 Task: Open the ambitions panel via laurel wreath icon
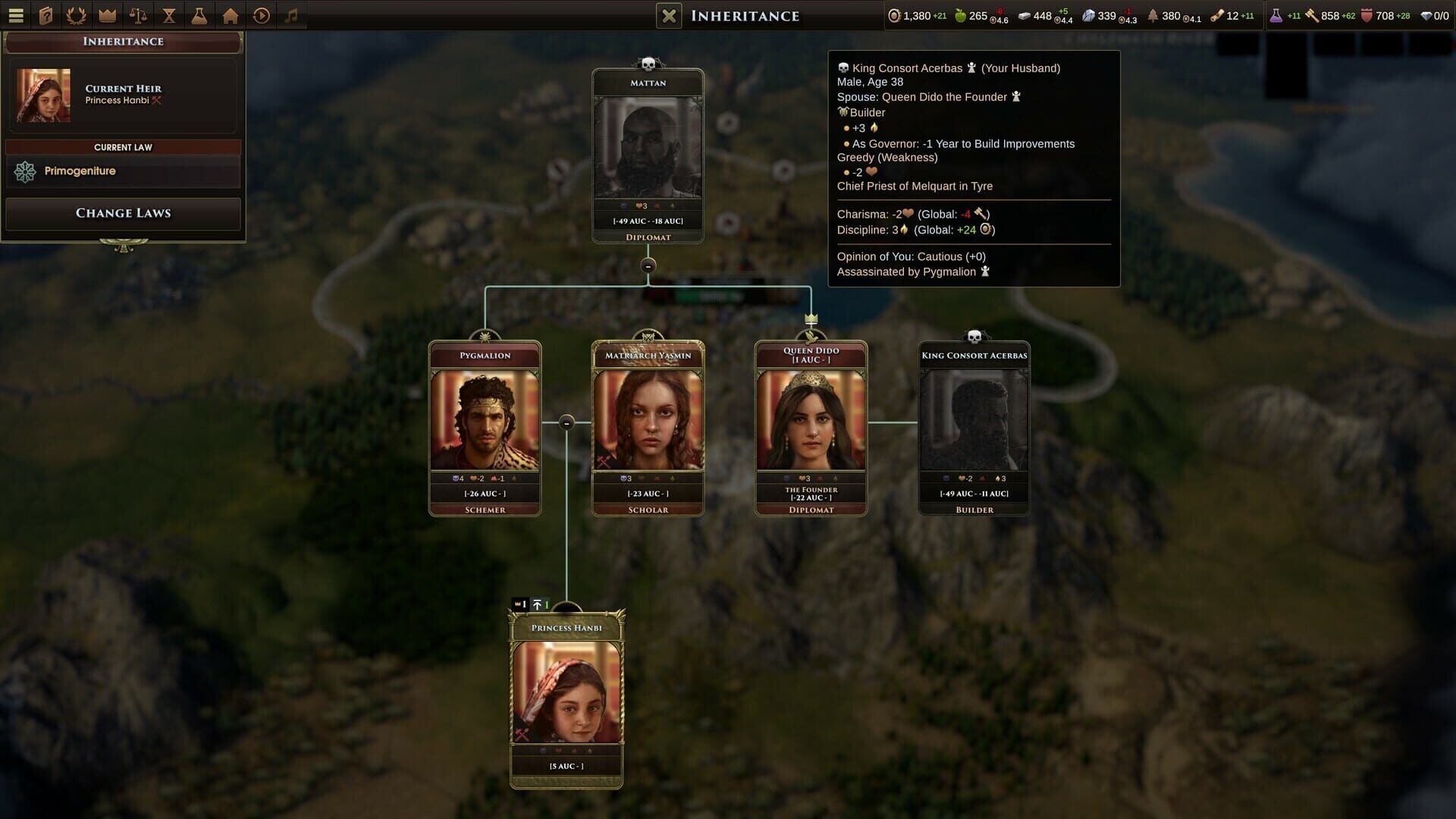pos(76,14)
